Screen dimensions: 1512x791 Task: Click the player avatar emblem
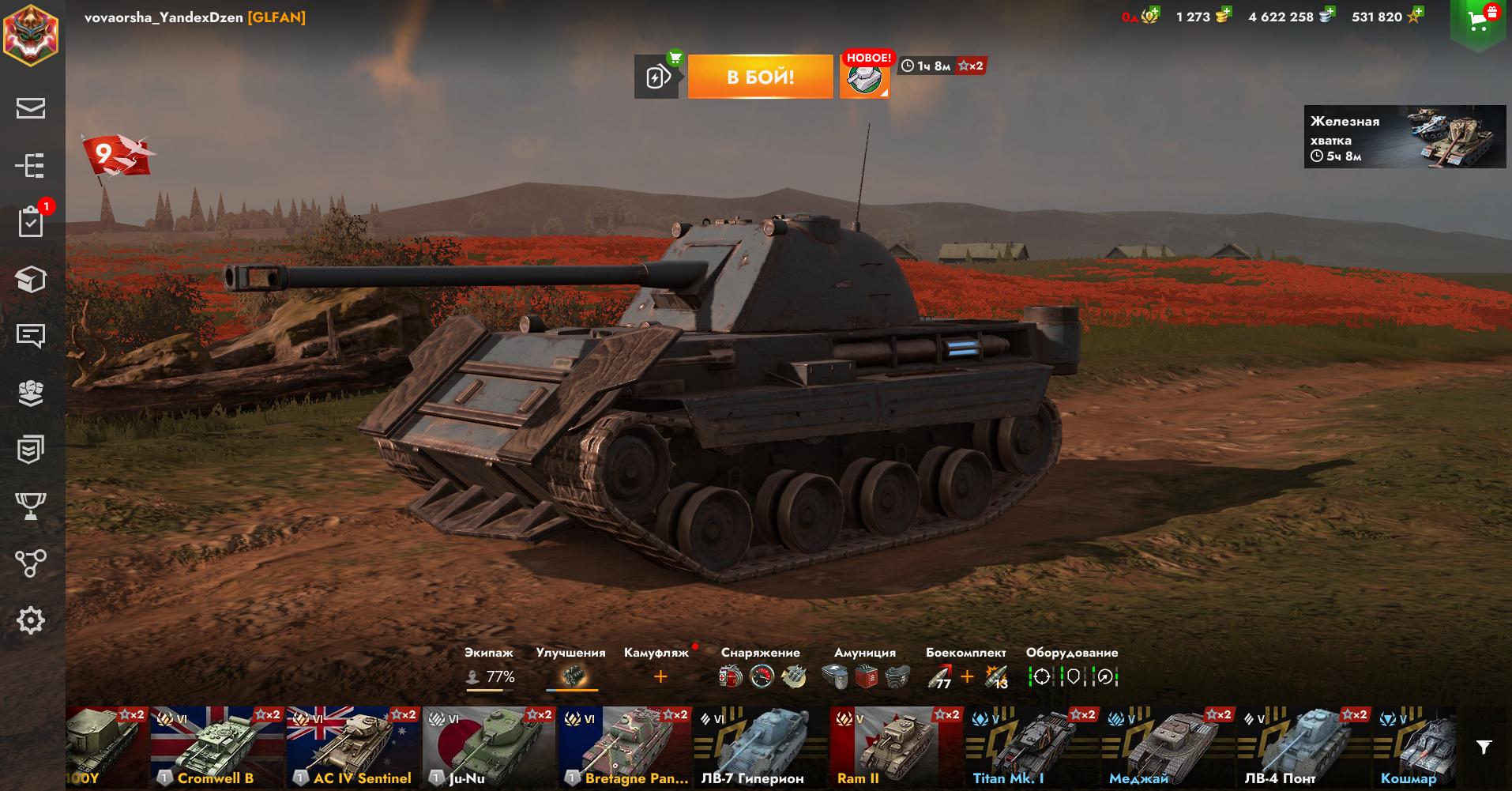click(30, 35)
